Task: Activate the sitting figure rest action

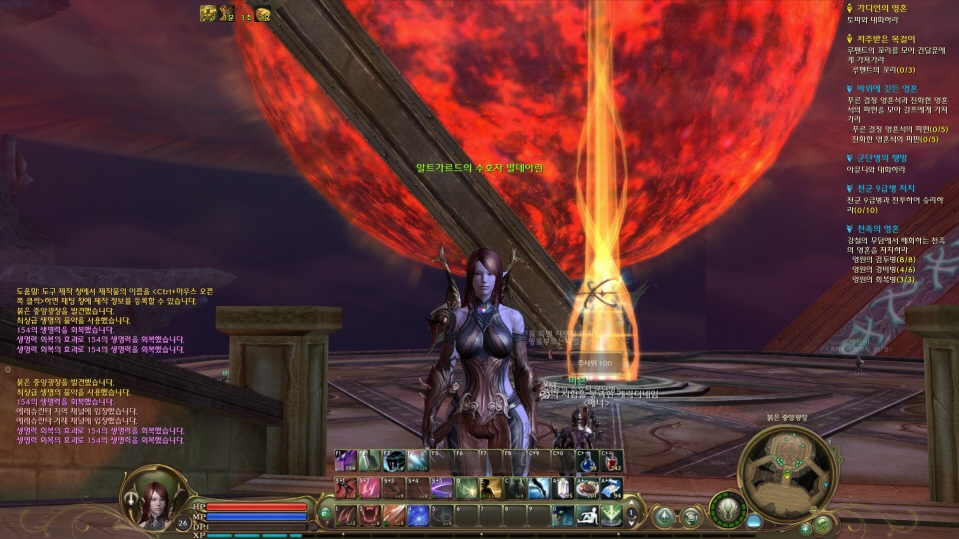Action: [x=586, y=514]
